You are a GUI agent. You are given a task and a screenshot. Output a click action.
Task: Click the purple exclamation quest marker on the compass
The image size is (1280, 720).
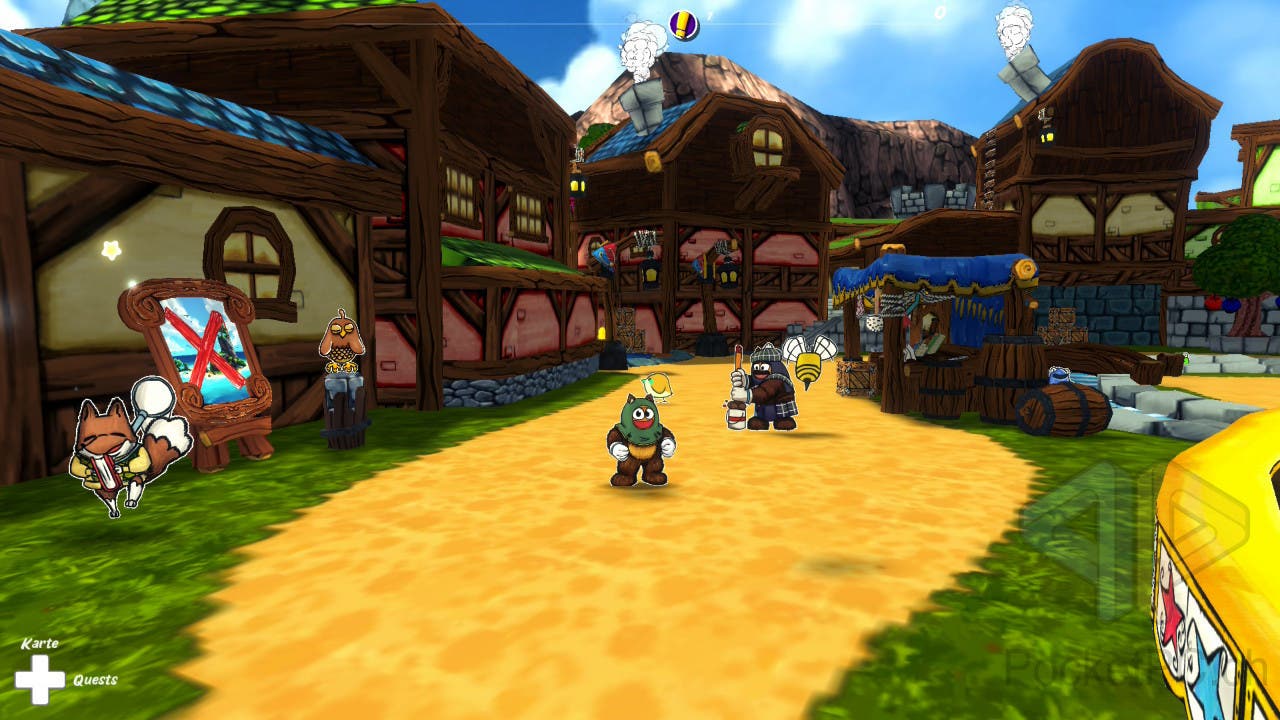pyautogui.click(x=684, y=25)
